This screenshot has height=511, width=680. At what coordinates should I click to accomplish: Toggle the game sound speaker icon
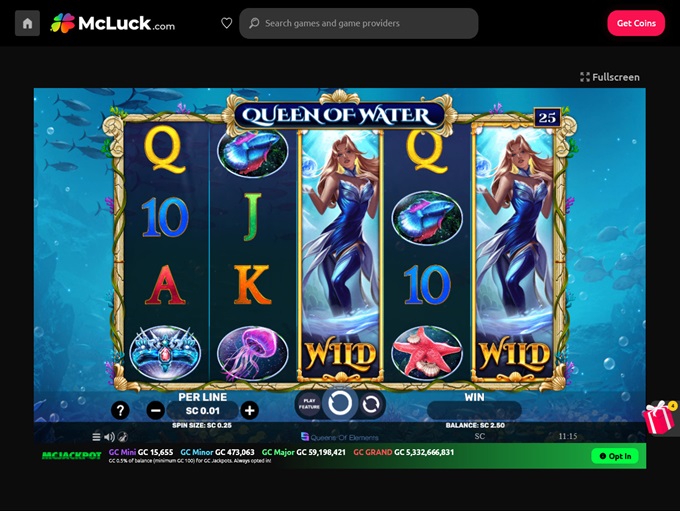tap(110, 437)
